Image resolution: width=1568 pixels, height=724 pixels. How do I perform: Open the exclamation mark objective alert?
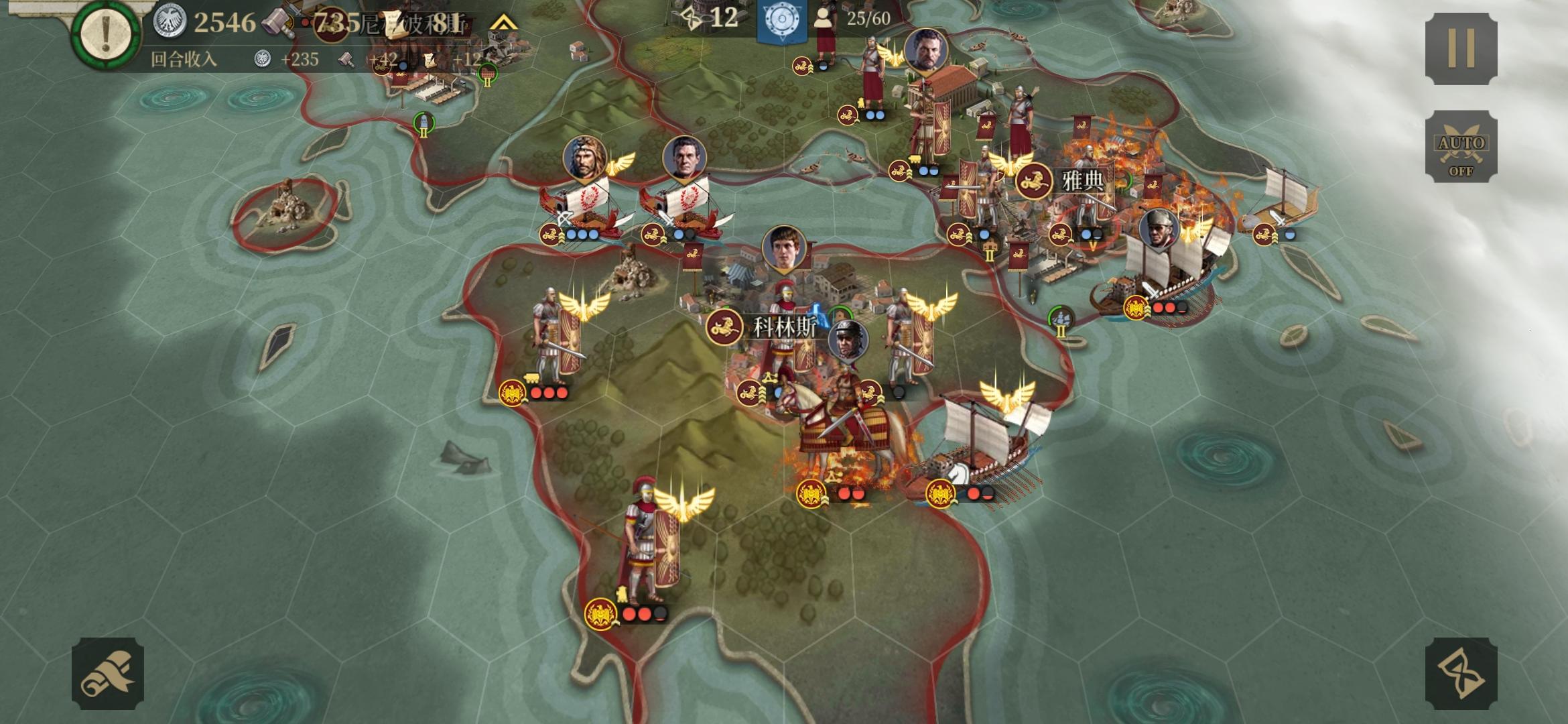106,34
